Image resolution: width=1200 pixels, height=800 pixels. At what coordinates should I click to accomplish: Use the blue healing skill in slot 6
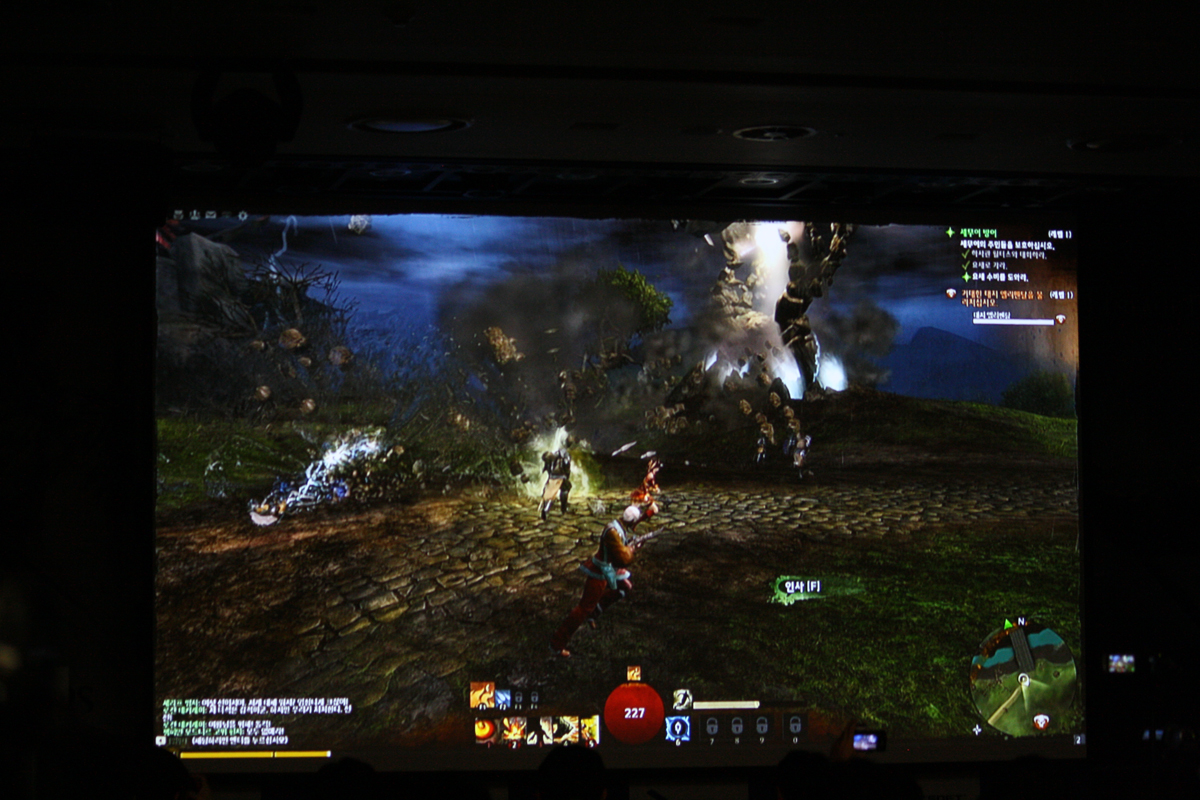(x=677, y=729)
